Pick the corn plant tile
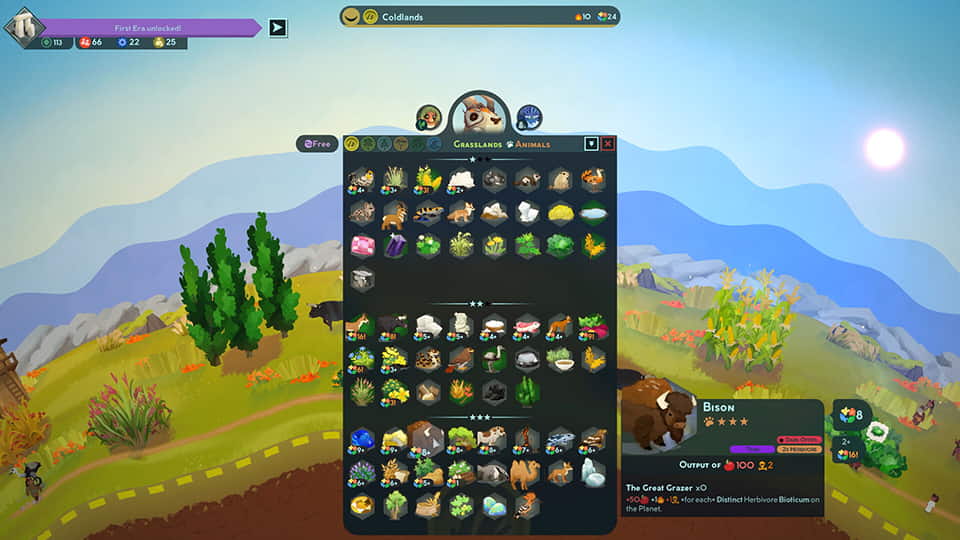 pos(429,179)
